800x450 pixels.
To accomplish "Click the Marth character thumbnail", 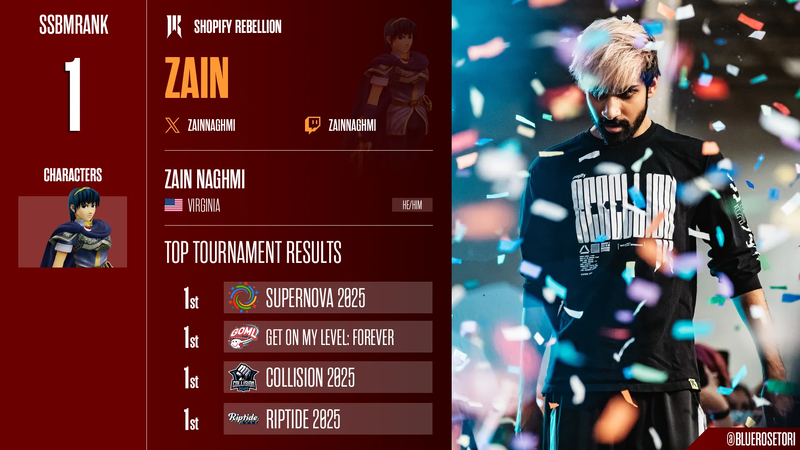I will click(73, 231).
